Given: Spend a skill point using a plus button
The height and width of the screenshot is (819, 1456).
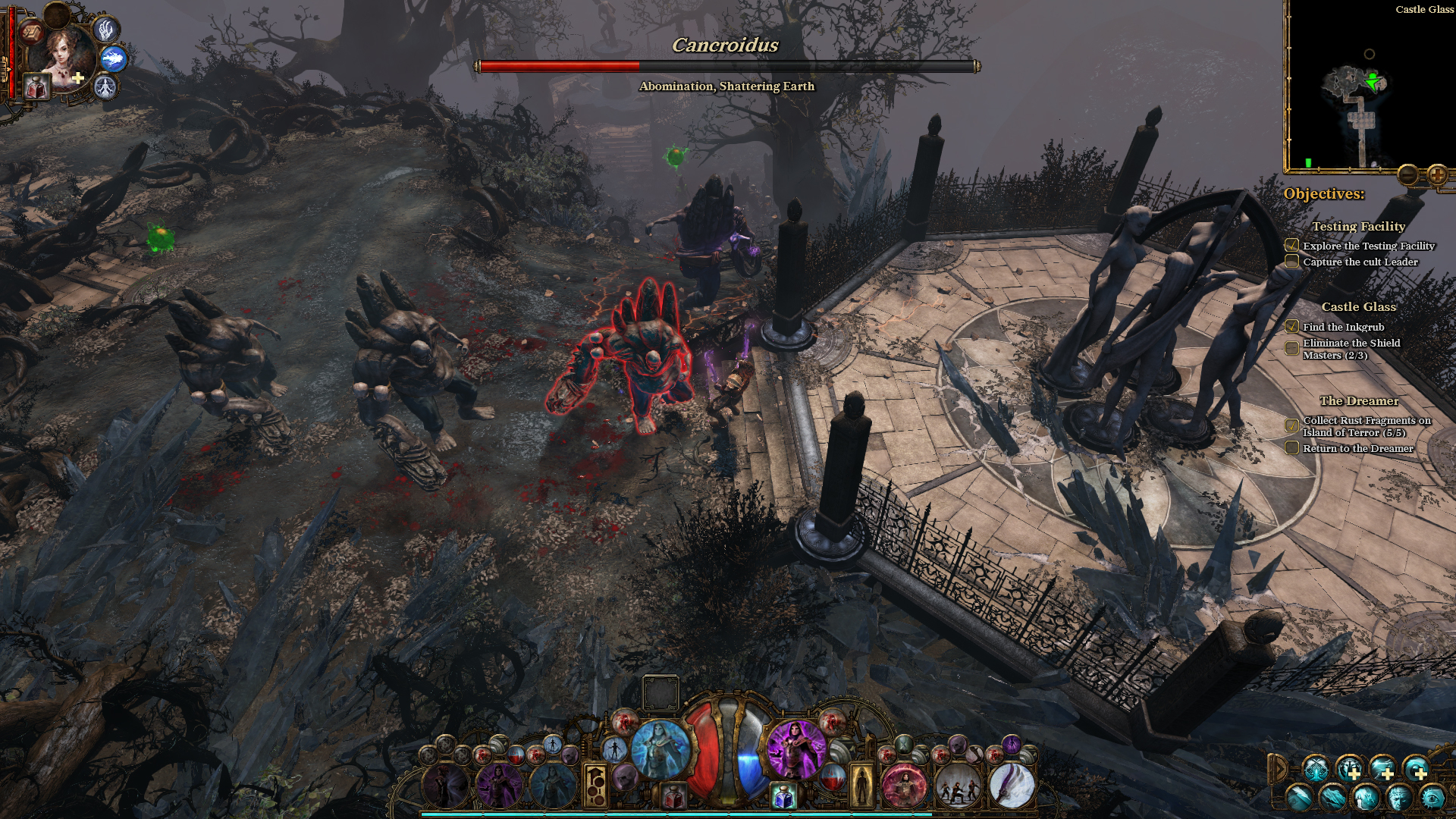Looking at the screenshot, I should pos(1354,775).
